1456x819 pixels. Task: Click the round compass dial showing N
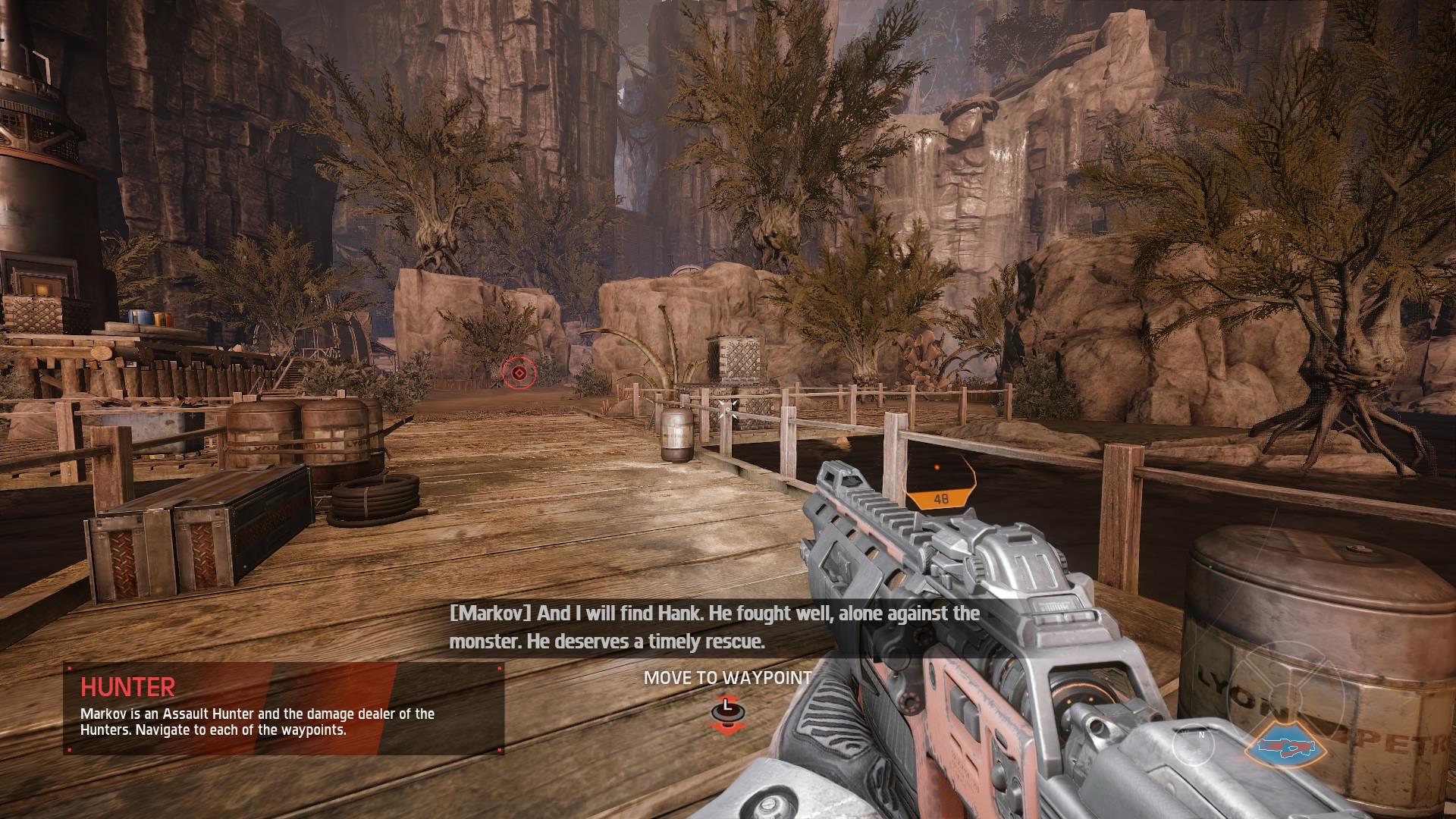(x=1193, y=744)
